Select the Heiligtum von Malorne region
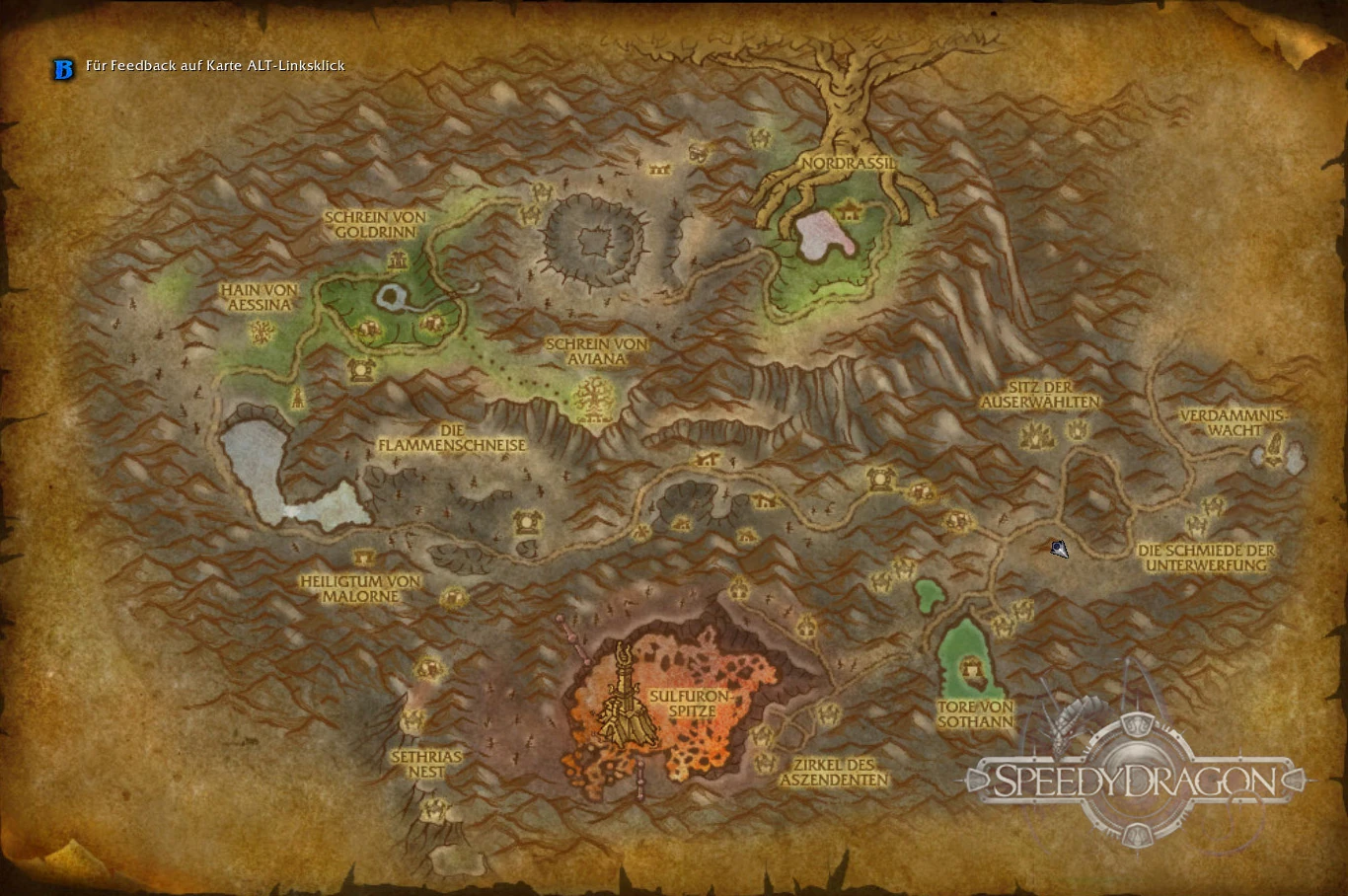The width and height of the screenshot is (1348, 896). 361,589
